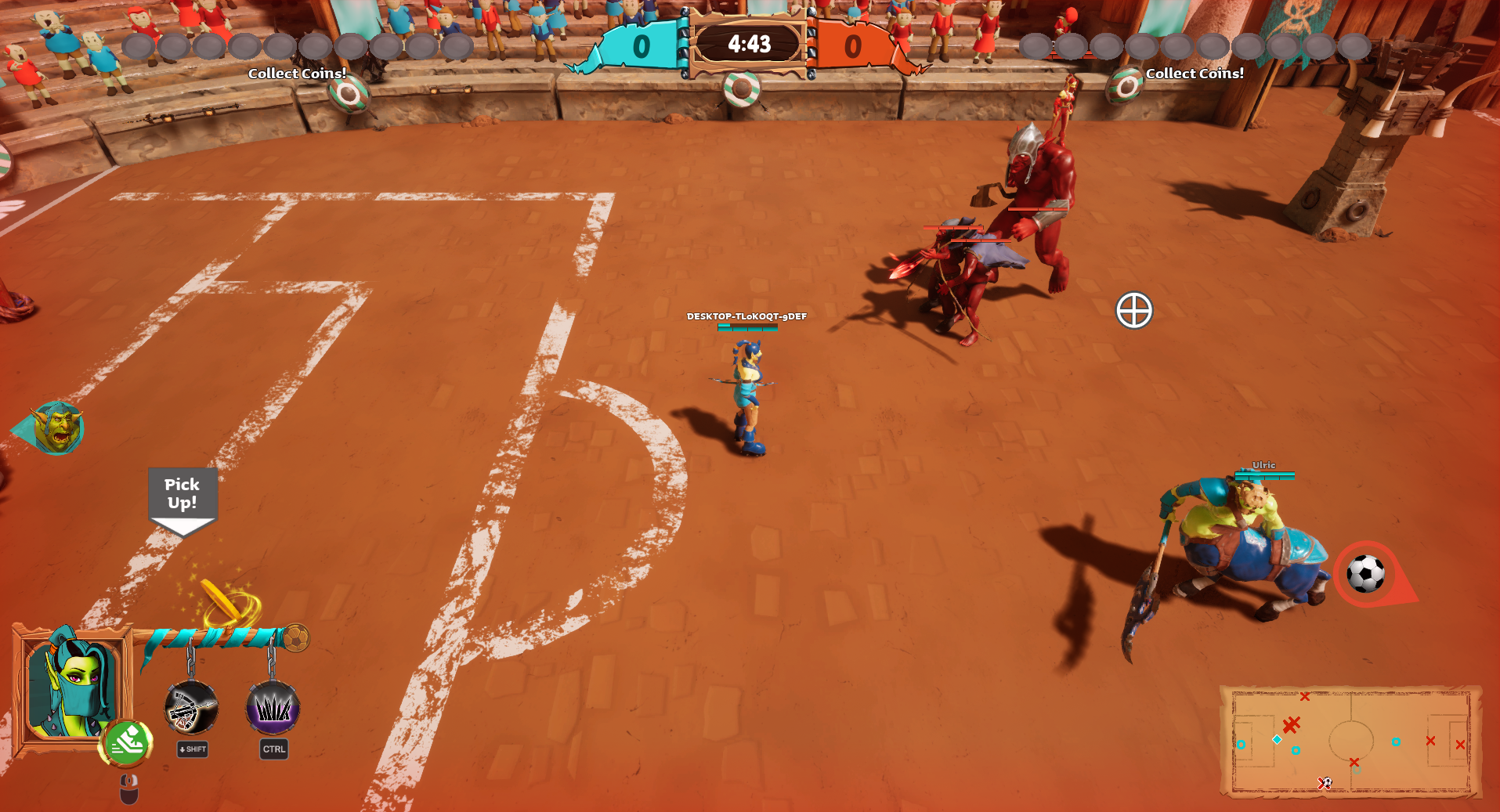Click the green sprint shoe icon

coord(125,742)
